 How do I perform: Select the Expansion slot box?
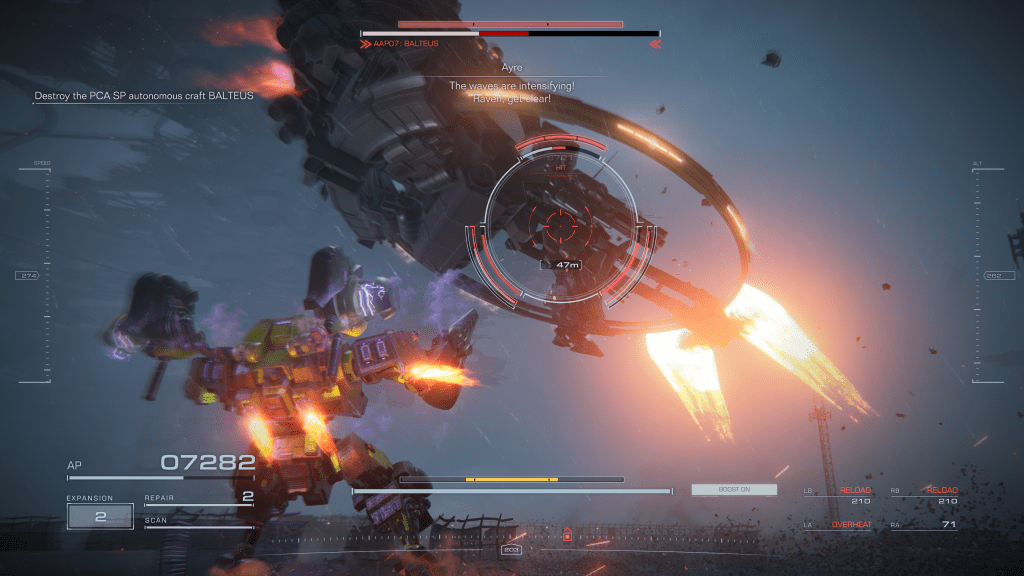point(100,516)
